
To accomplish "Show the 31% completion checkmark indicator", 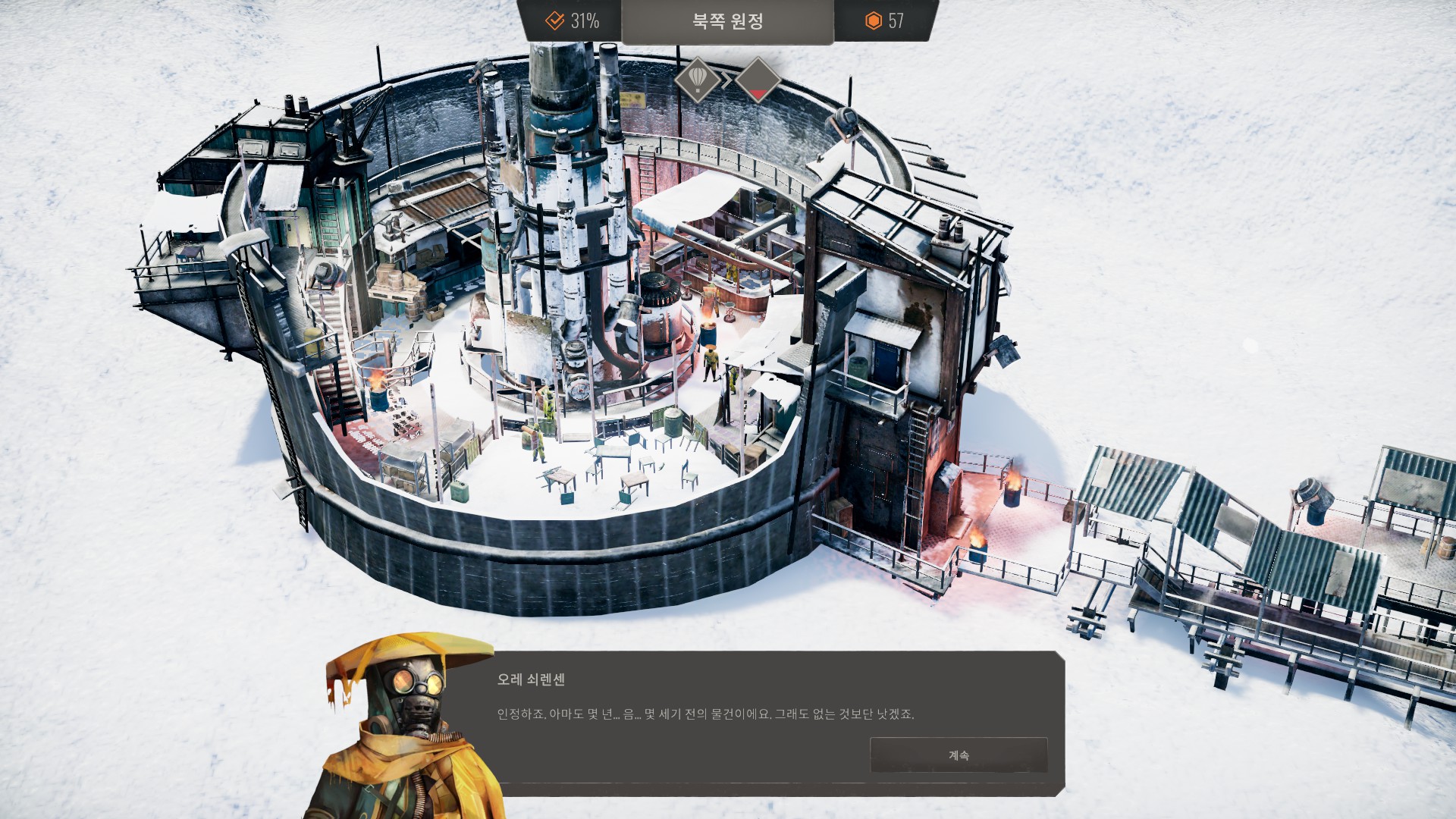I will pos(573,20).
